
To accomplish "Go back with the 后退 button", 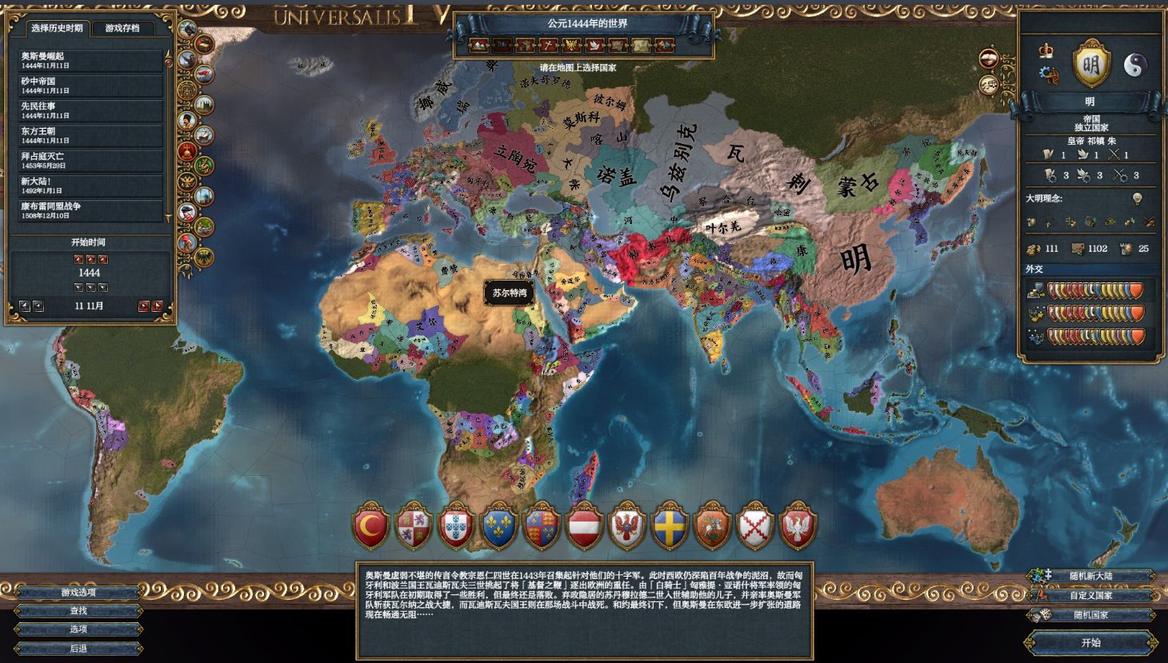I will 78,648.
